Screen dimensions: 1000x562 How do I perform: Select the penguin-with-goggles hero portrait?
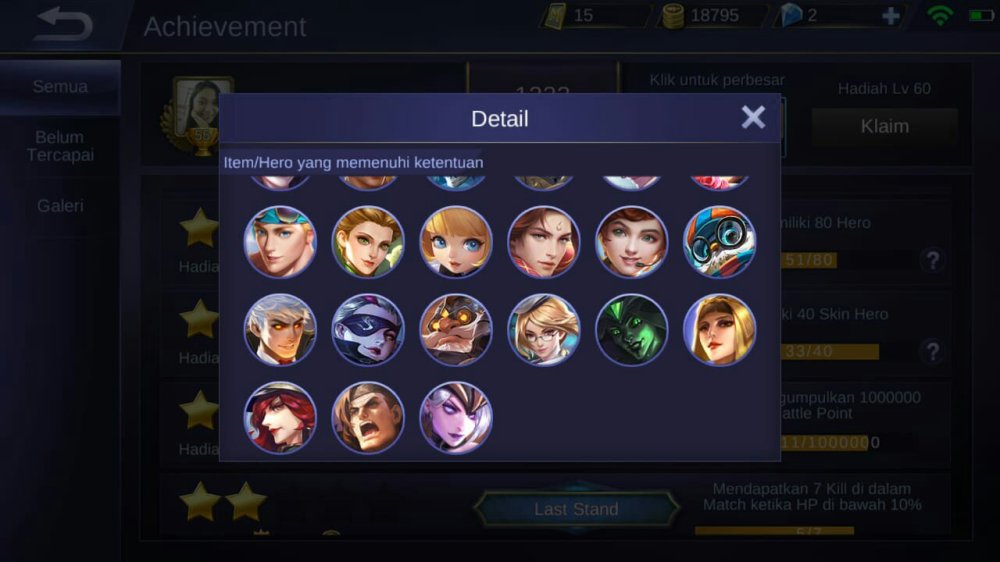719,242
